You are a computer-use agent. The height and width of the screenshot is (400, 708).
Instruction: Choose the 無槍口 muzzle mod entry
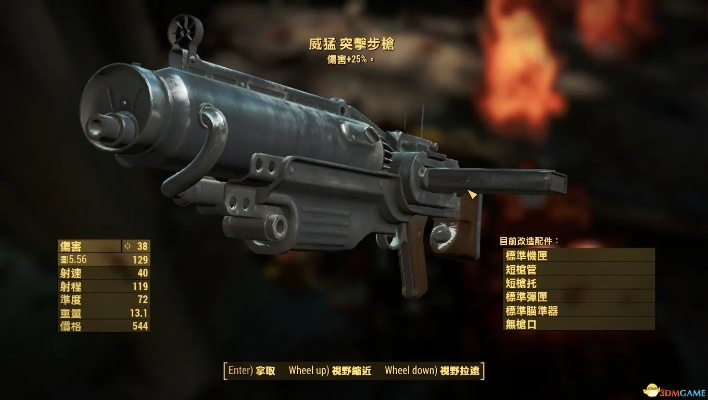click(578, 325)
